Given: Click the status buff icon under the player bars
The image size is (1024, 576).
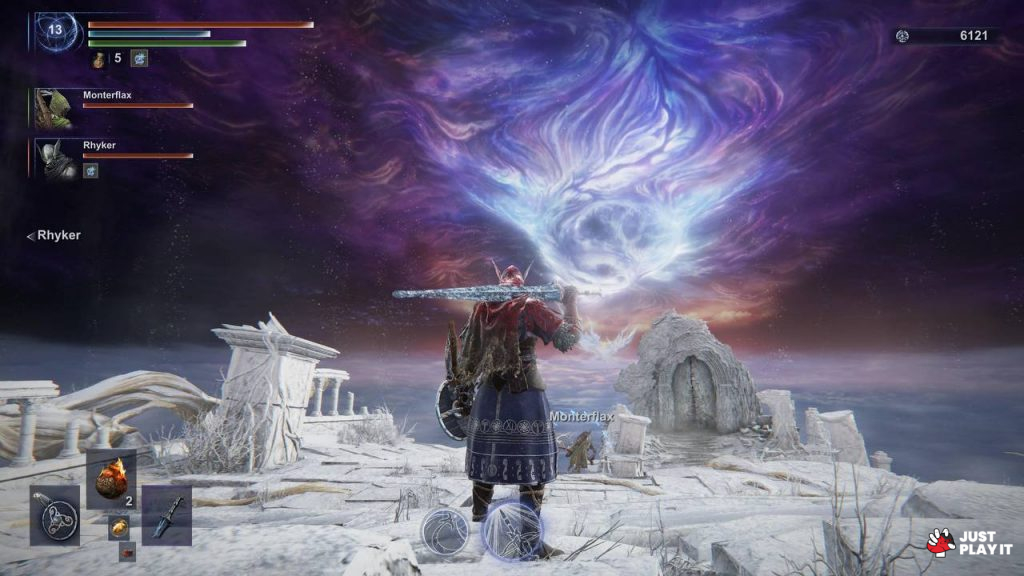Looking at the screenshot, I should tap(139, 59).
